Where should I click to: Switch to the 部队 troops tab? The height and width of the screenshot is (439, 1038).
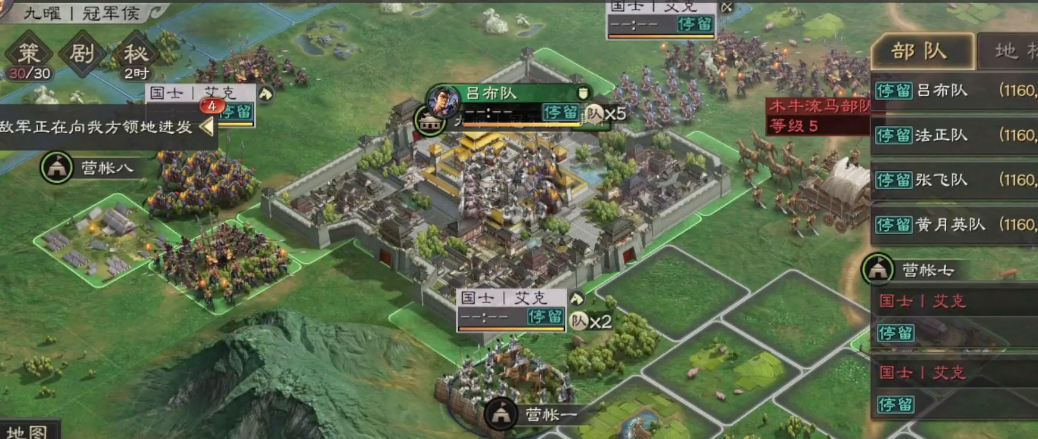click(x=920, y=52)
